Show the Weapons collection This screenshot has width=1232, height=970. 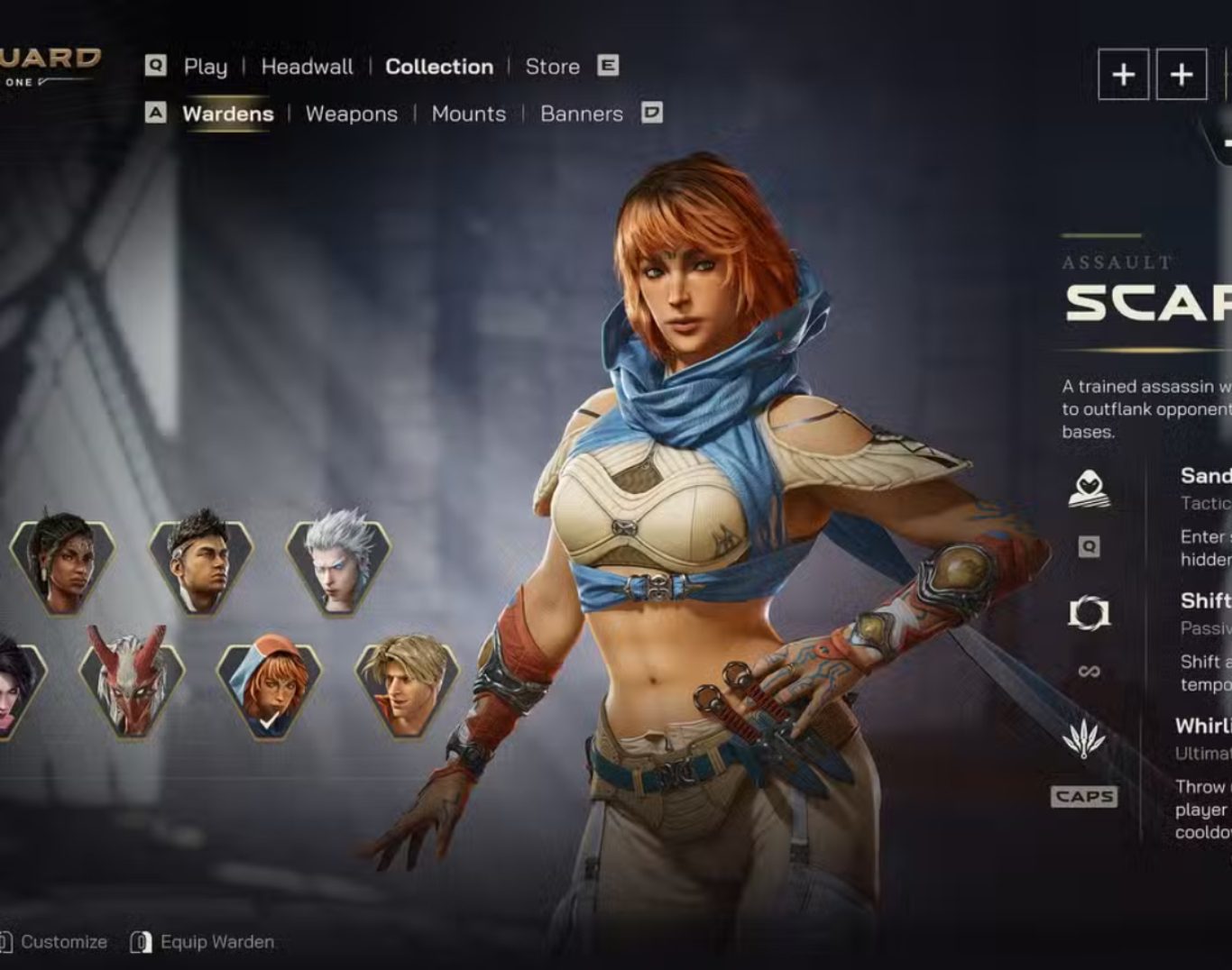(x=351, y=114)
